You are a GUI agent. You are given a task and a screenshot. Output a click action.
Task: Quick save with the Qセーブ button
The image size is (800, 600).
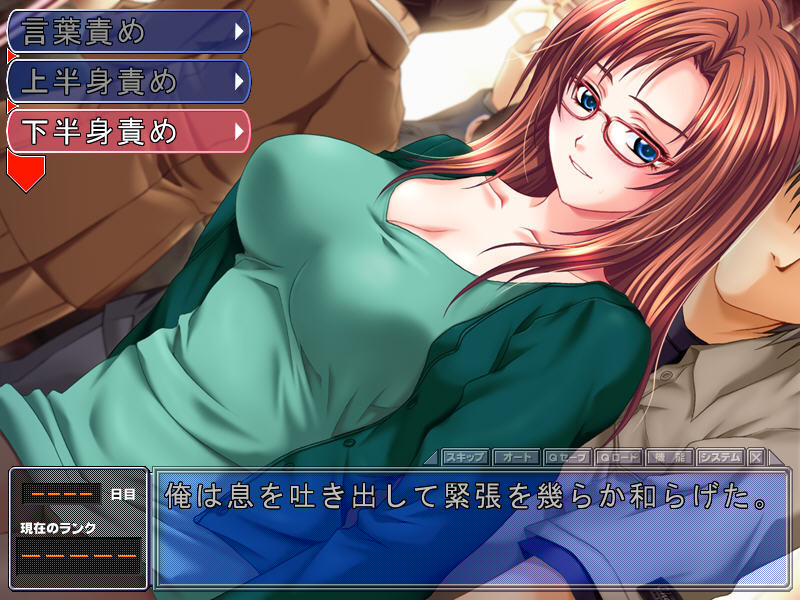568,457
